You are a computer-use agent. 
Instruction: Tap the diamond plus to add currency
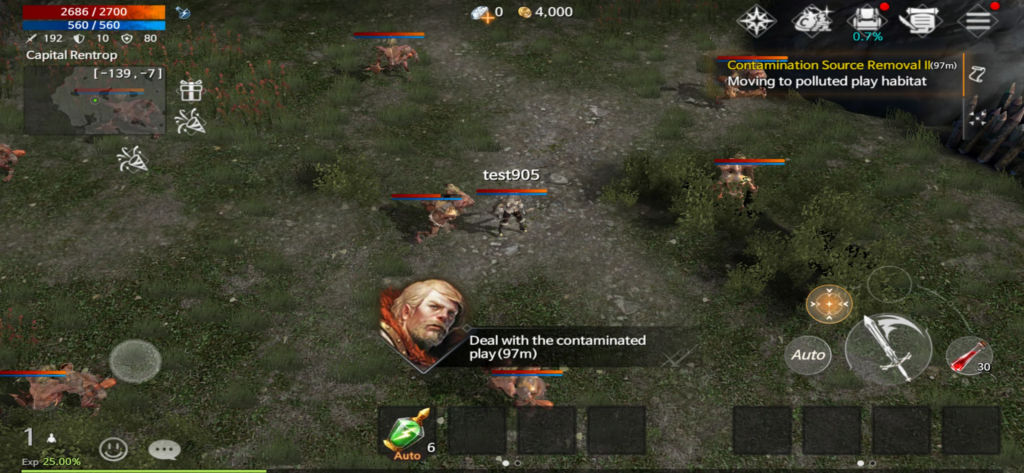coord(486,13)
